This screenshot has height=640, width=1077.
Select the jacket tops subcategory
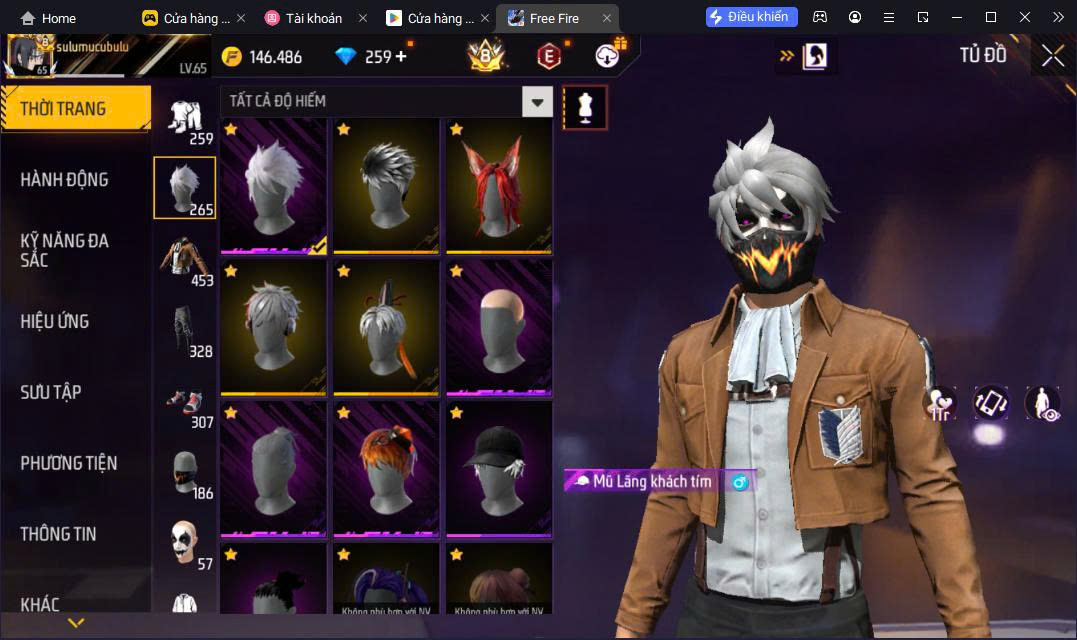[184, 259]
